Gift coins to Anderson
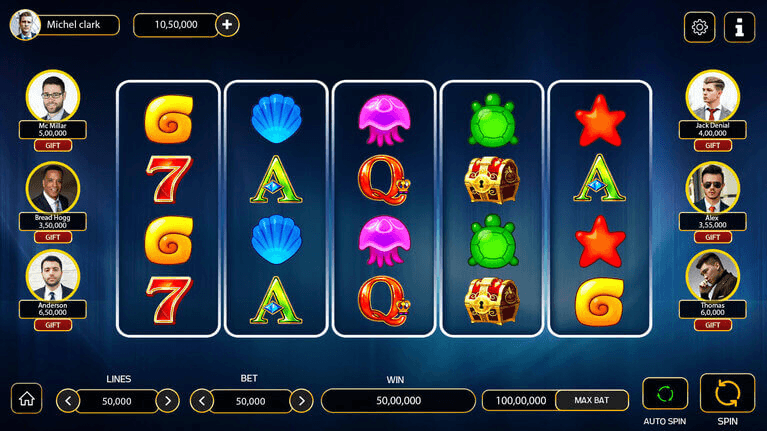The height and width of the screenshot is (431, 767). click(53, 325)
